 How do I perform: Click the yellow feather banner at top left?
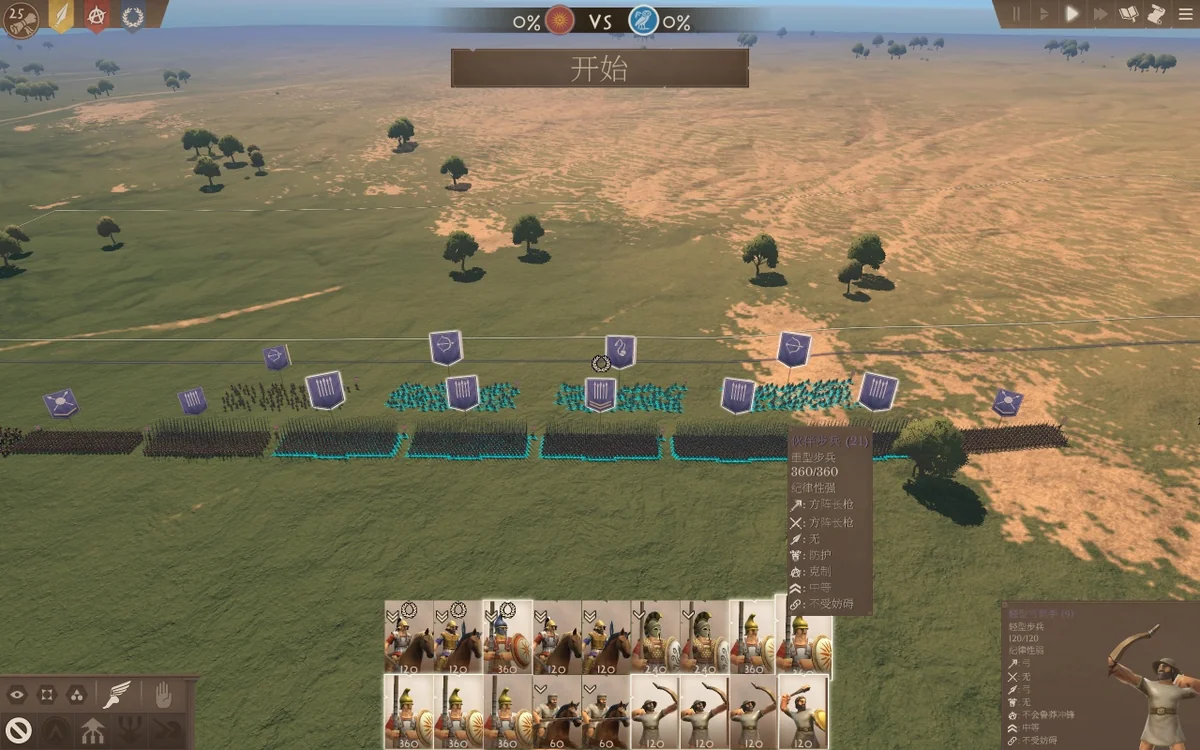pos(61,16)
